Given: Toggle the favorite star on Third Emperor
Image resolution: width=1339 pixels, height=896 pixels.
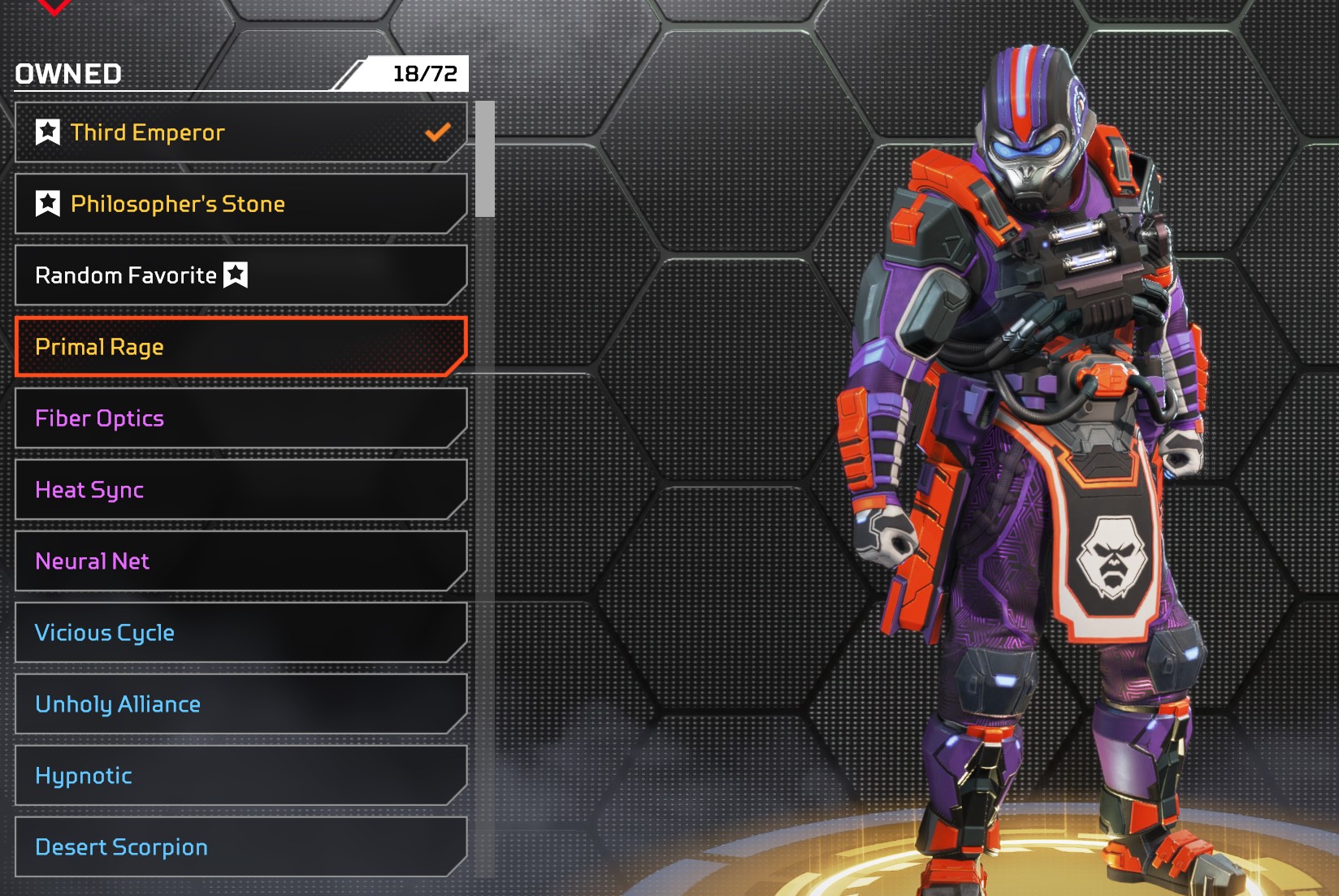Looking at the screenshot, I should pos(48,132).
